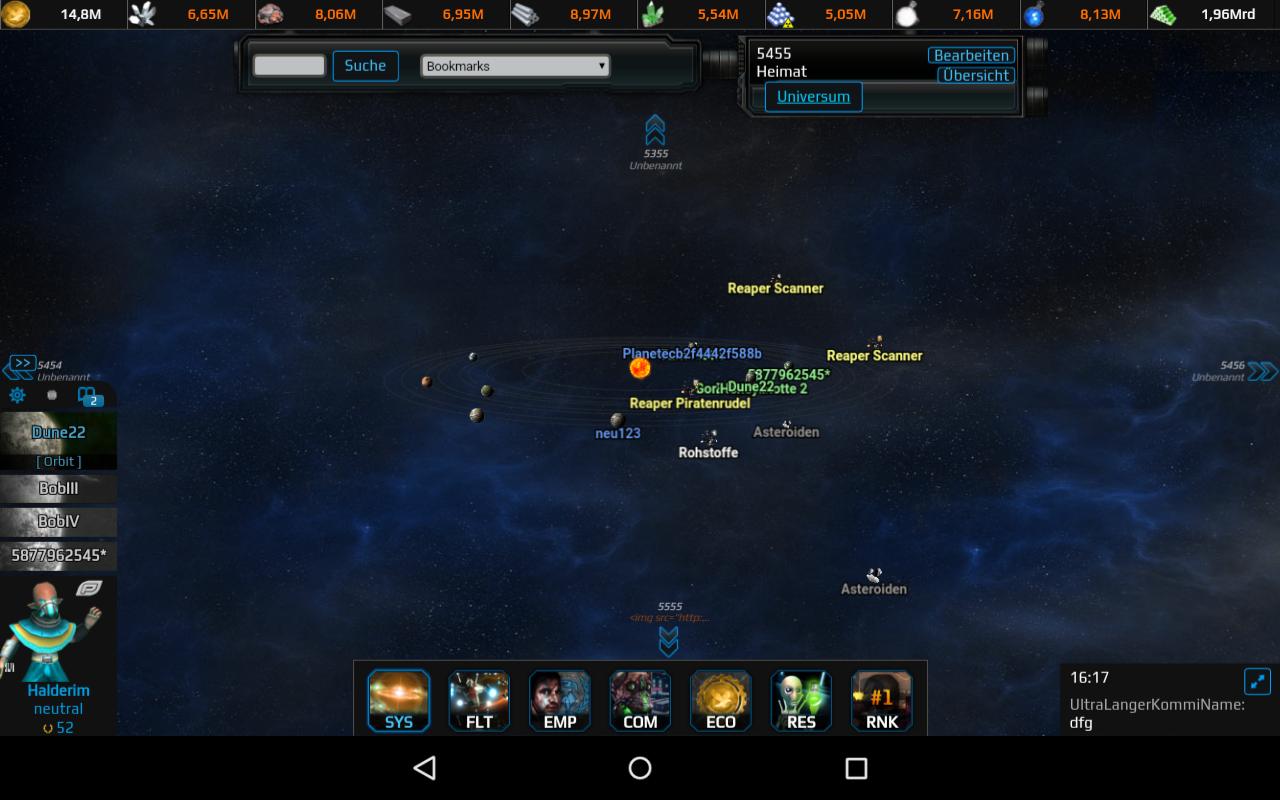The height and width of the screenshot is (800, 1280).
Task: Open the Universum button
Action: (815, 97)
